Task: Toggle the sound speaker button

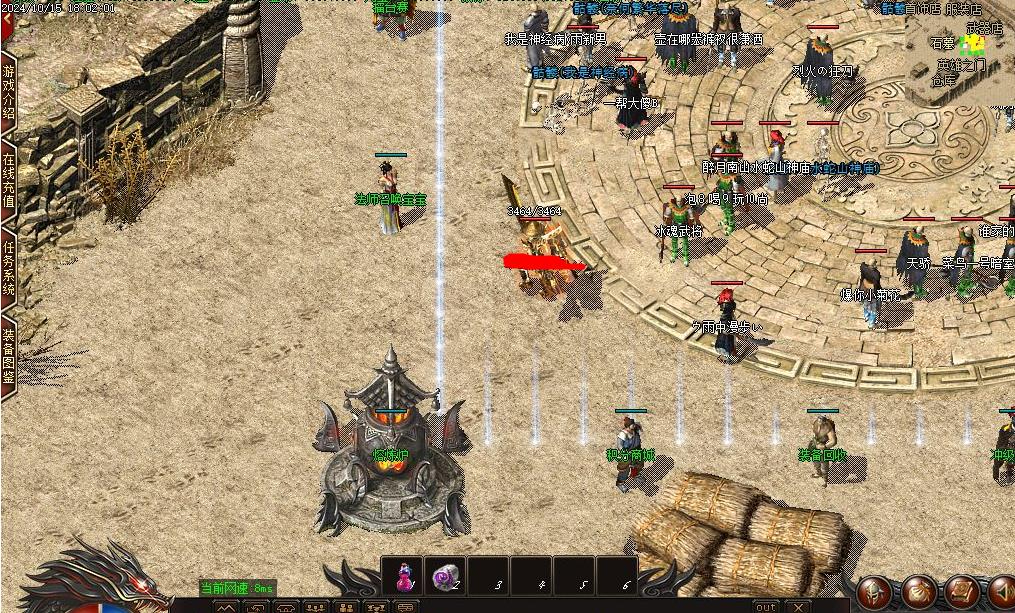Action: (1001, 590)
